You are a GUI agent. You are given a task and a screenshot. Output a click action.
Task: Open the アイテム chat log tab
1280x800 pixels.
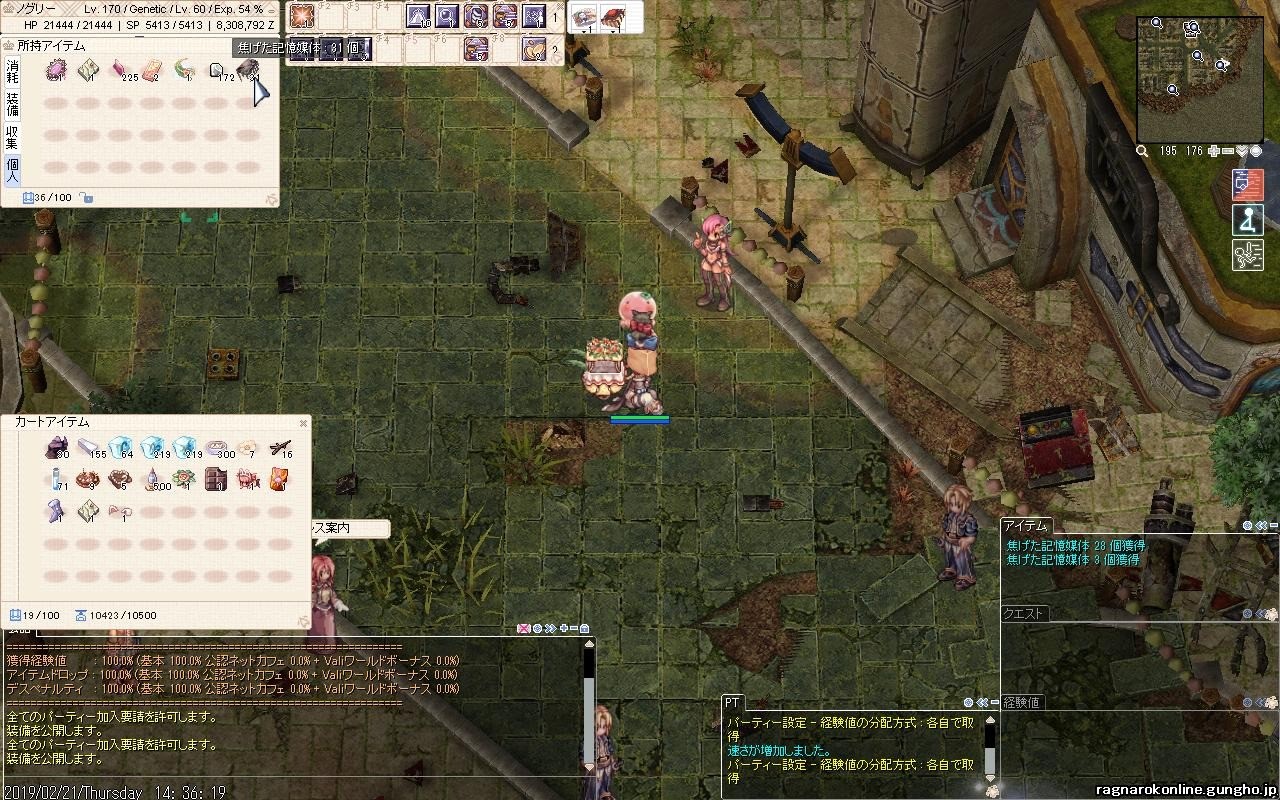[1026, 526]
